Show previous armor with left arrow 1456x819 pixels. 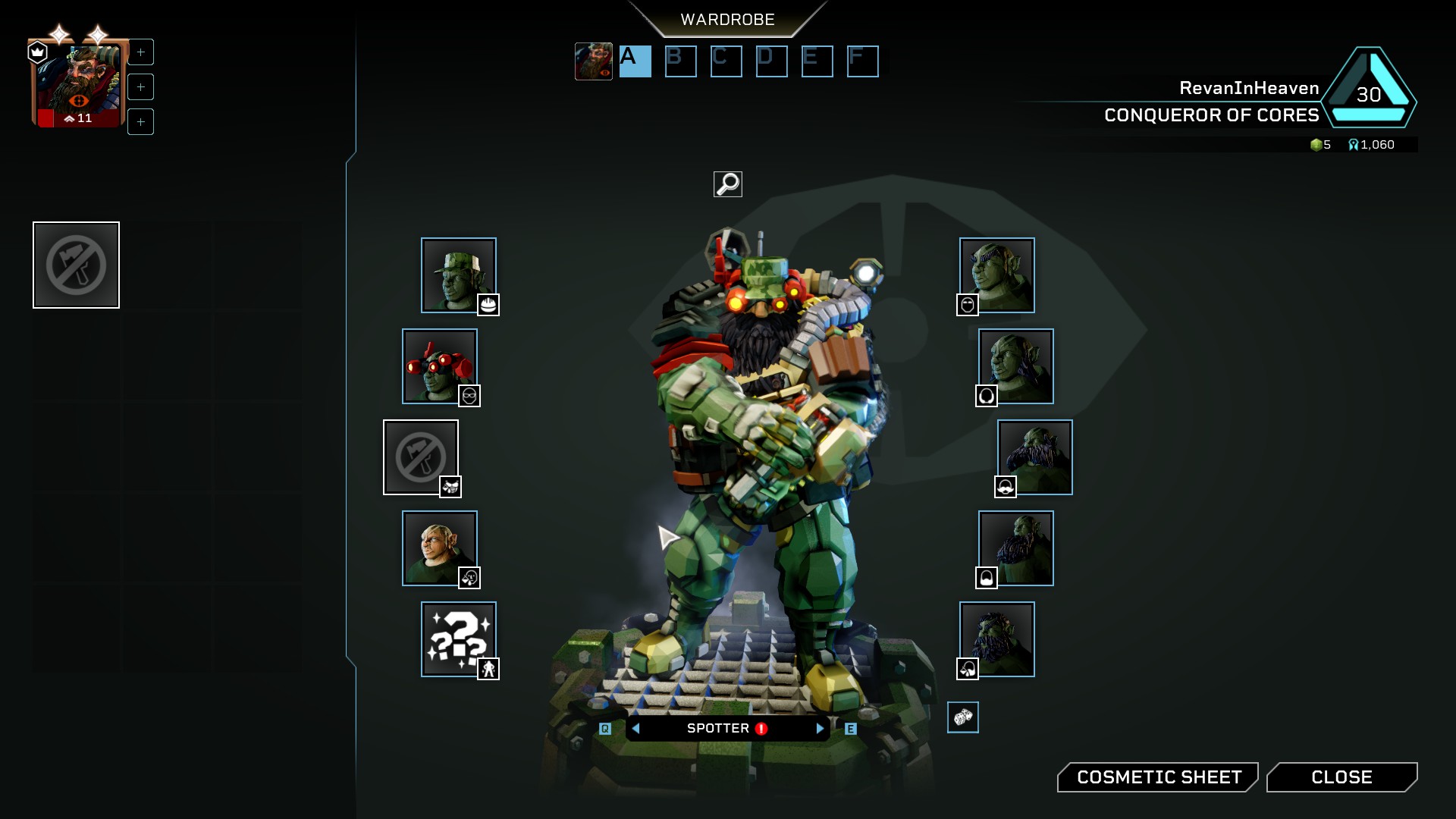635,729
